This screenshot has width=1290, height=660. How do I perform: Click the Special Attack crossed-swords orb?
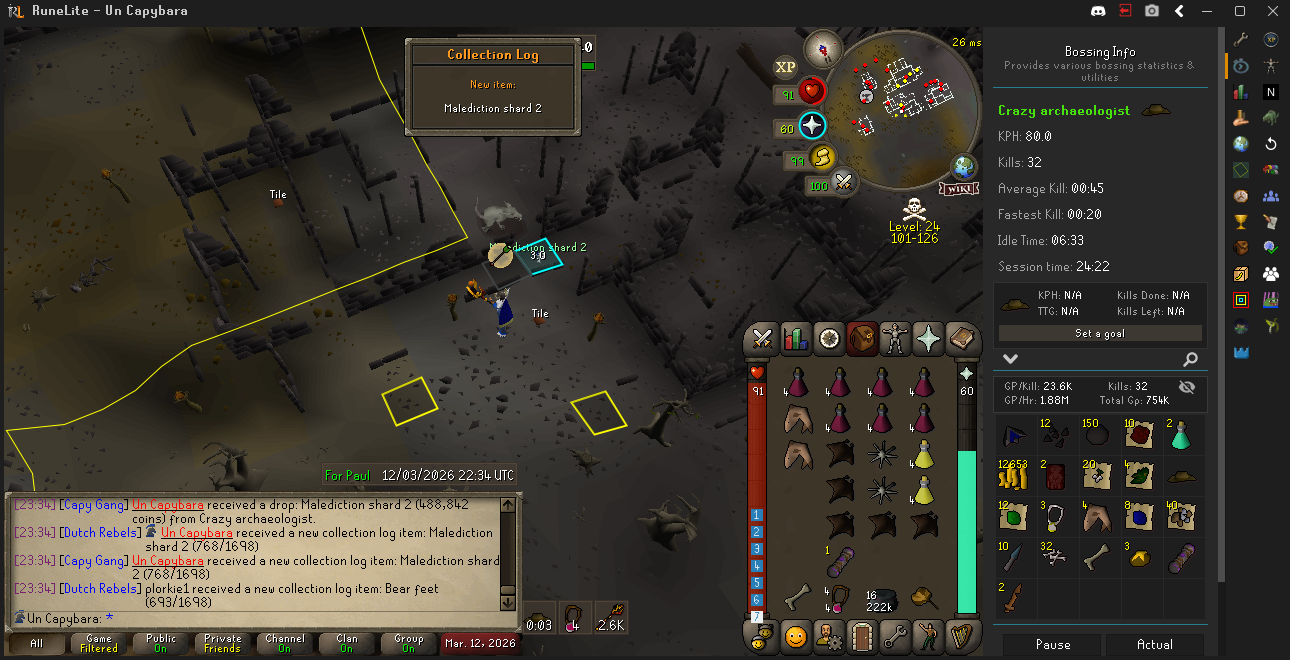pyautogui.click(x=845, y=183)
